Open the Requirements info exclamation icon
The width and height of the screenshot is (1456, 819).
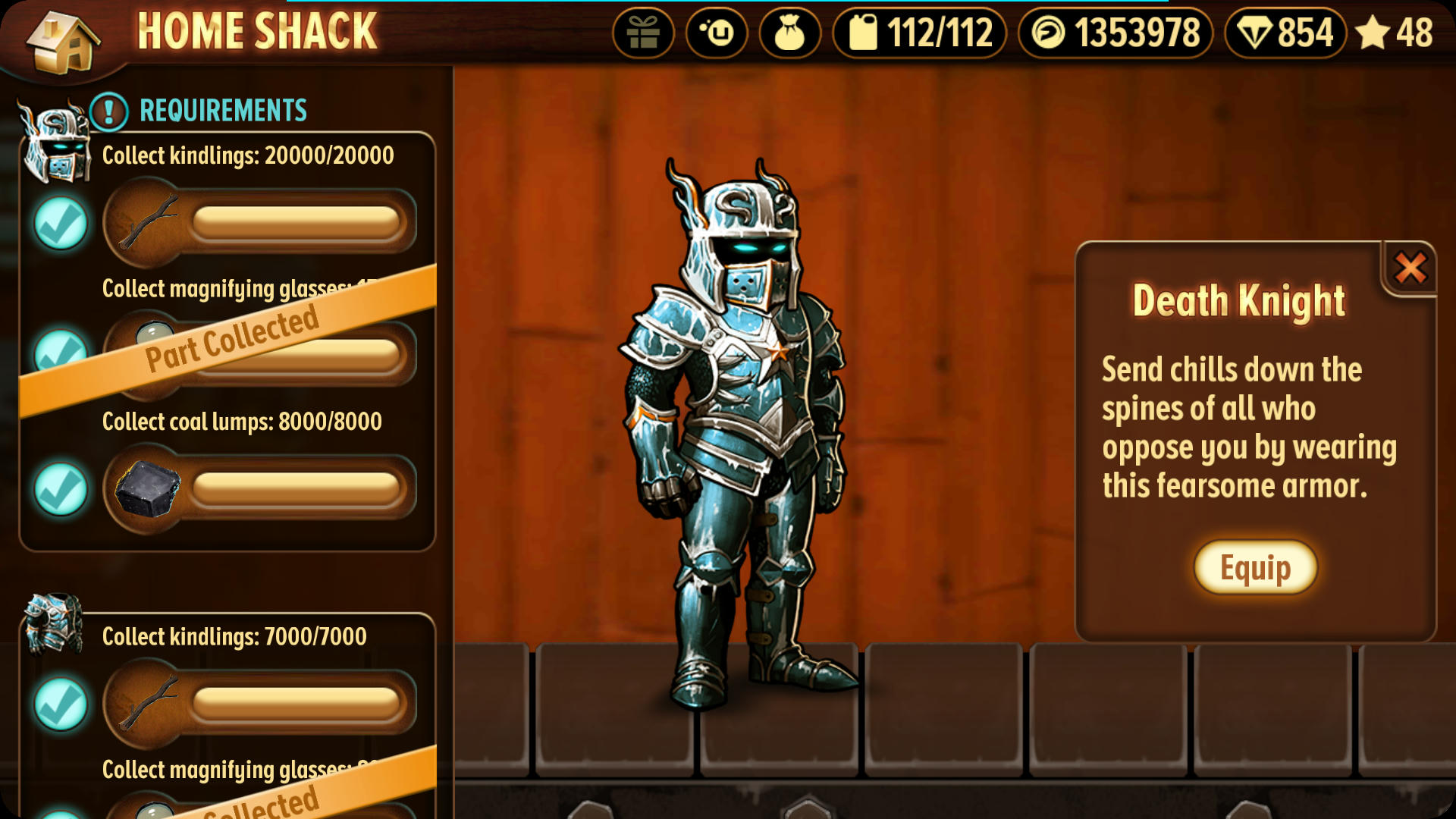pos(109,111)
